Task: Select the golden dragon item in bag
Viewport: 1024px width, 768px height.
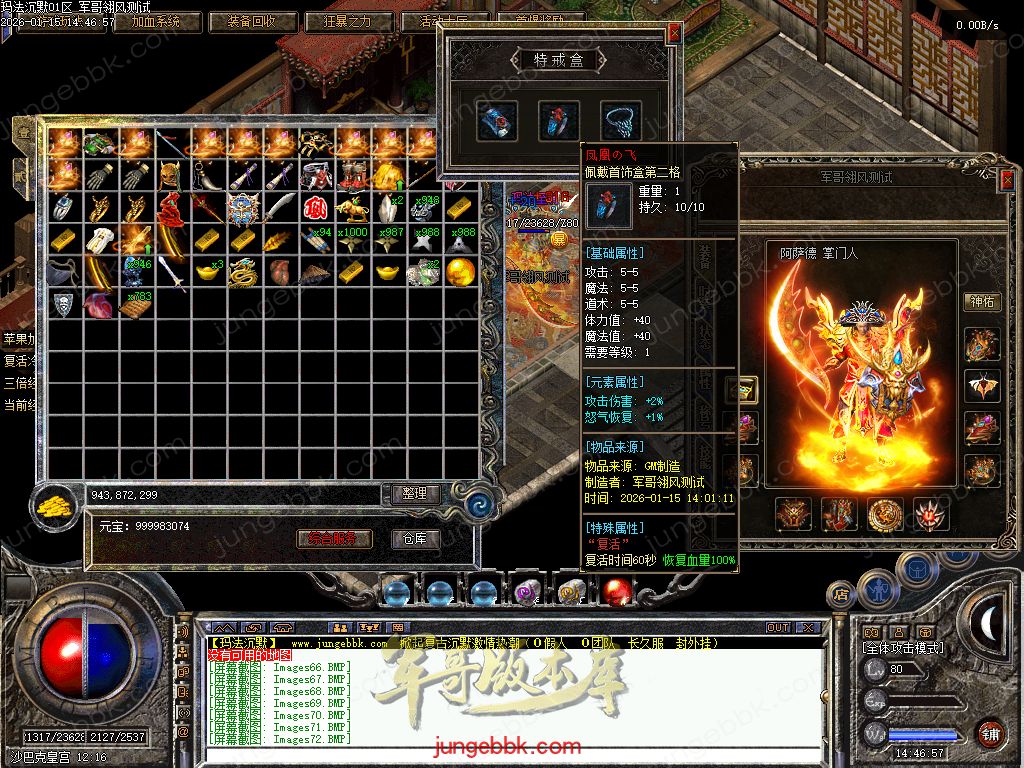Action: [243, 272]
